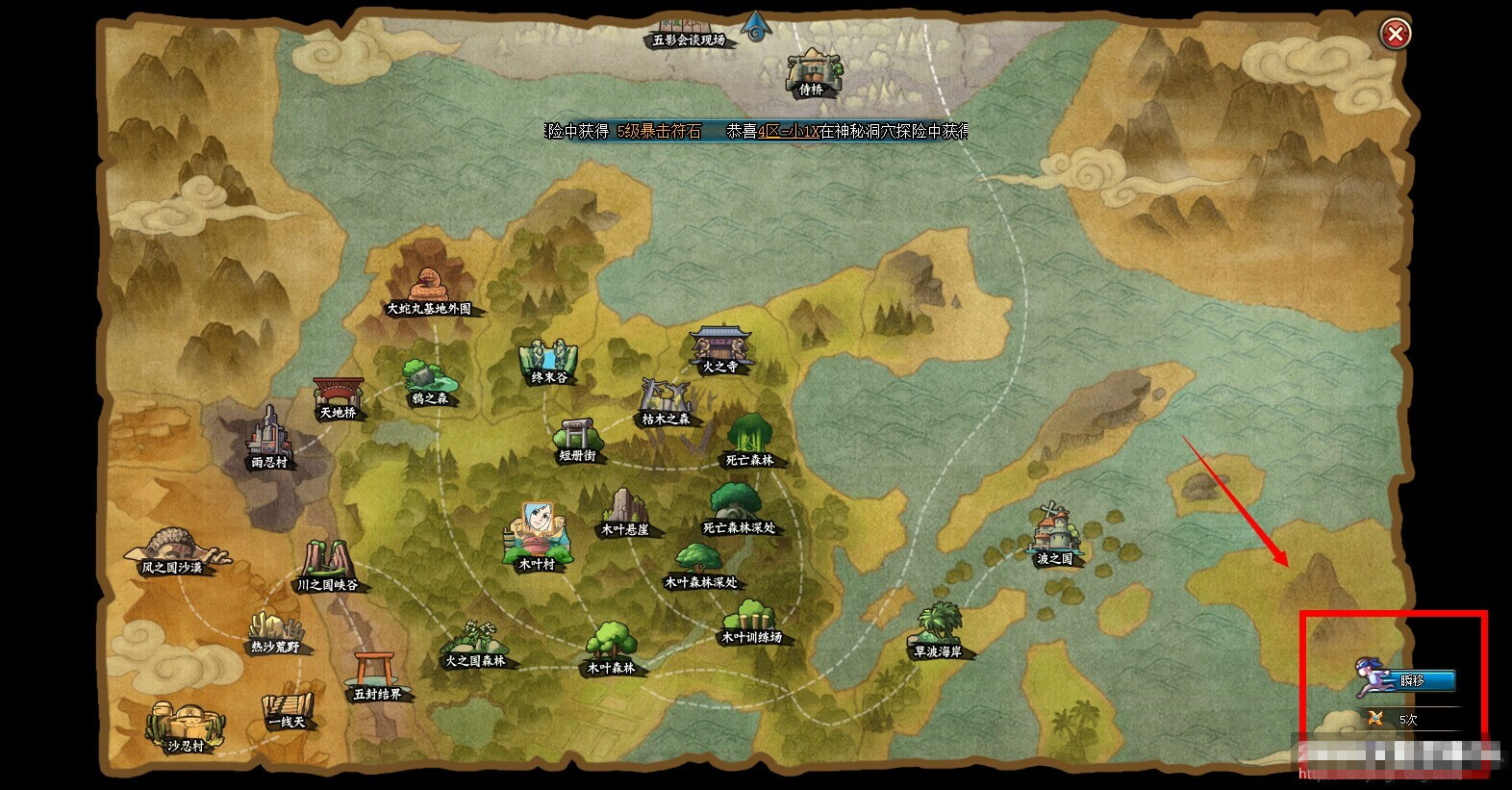Choose the 沙忍村 village marker
Image resolution: width=1512 pixels, height=790 pixels.
pos(185,727)
